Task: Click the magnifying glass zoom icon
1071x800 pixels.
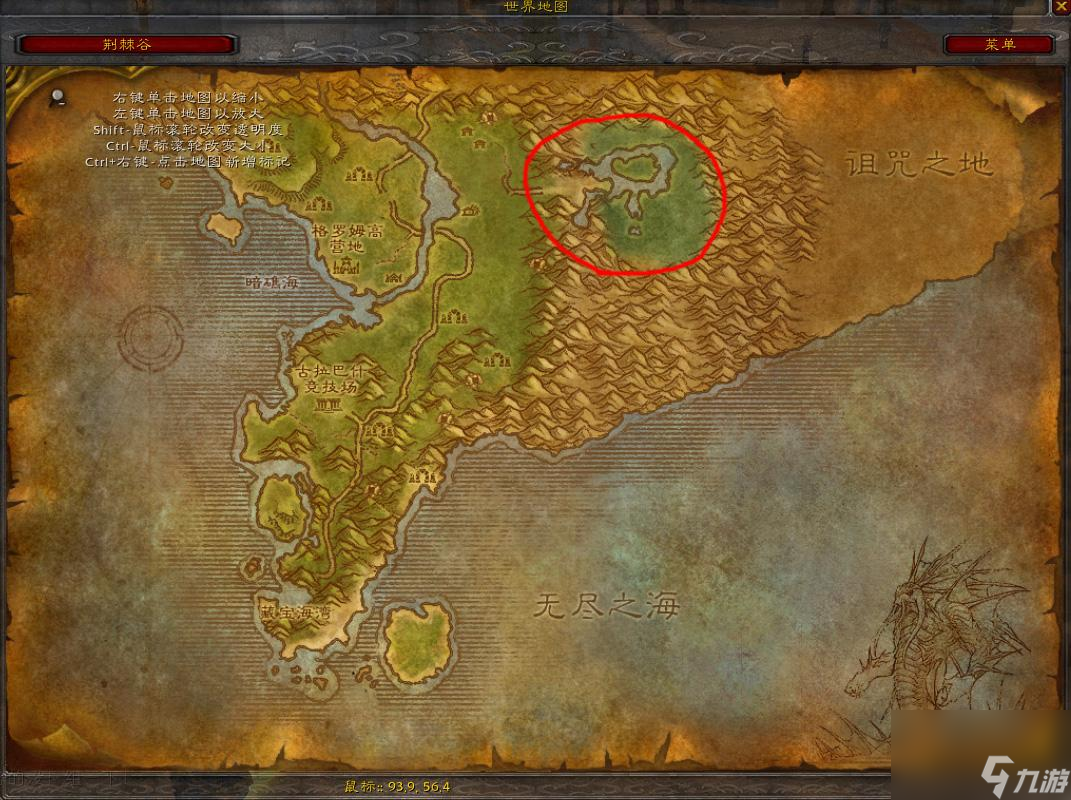Action: click(58, 97)
